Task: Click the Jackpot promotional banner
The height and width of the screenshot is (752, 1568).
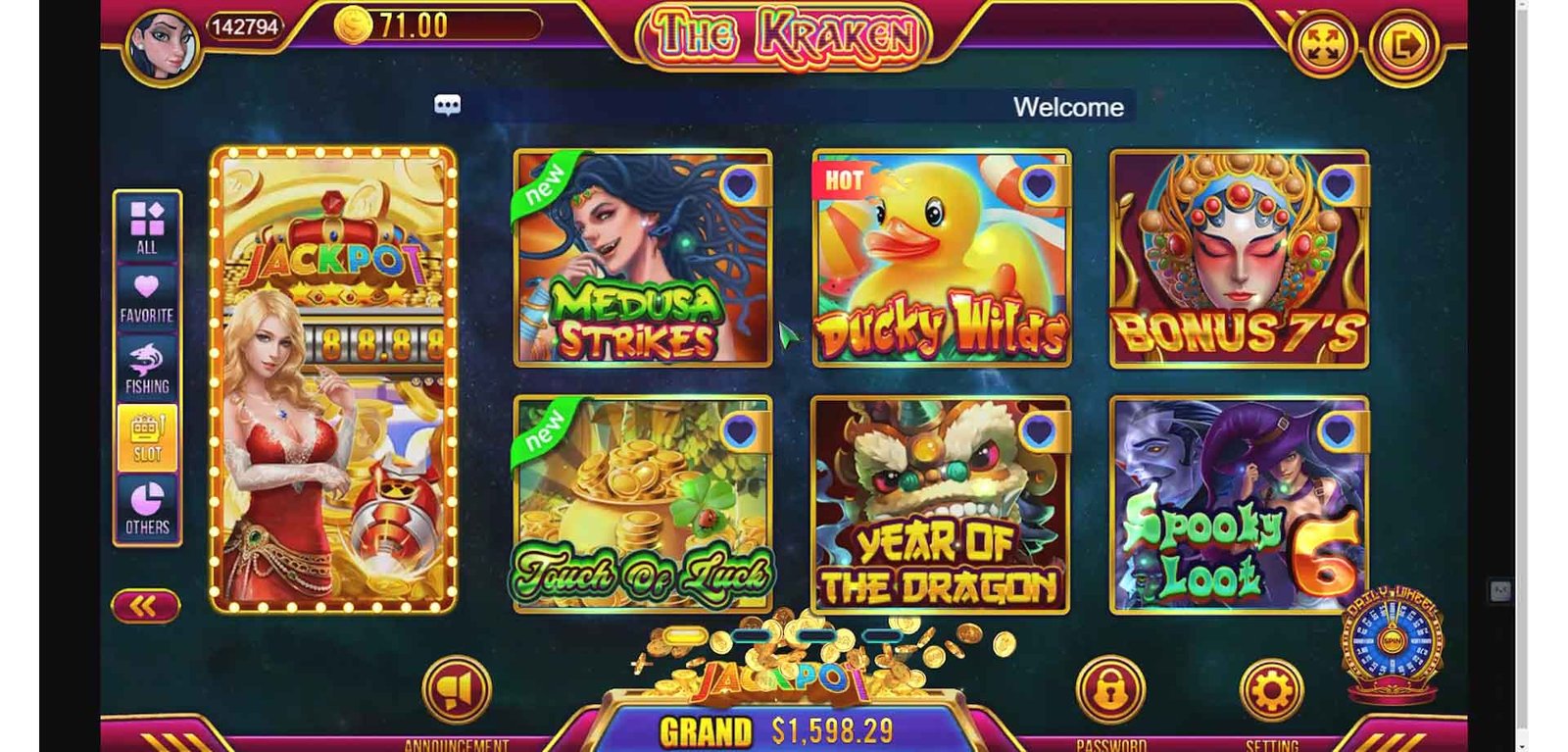Action: point(333,380)
